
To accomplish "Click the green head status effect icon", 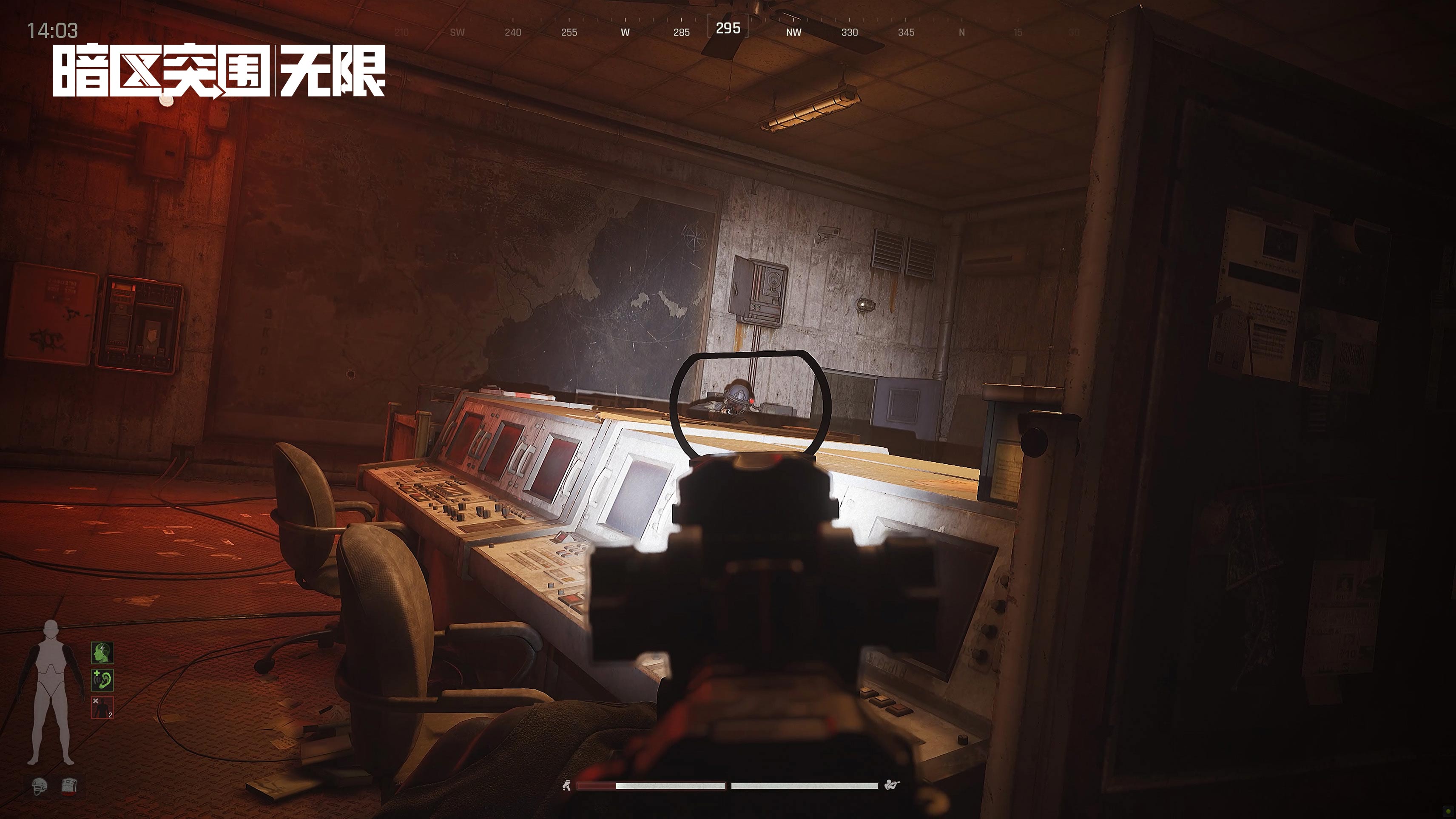I will [x=102, y=653].
